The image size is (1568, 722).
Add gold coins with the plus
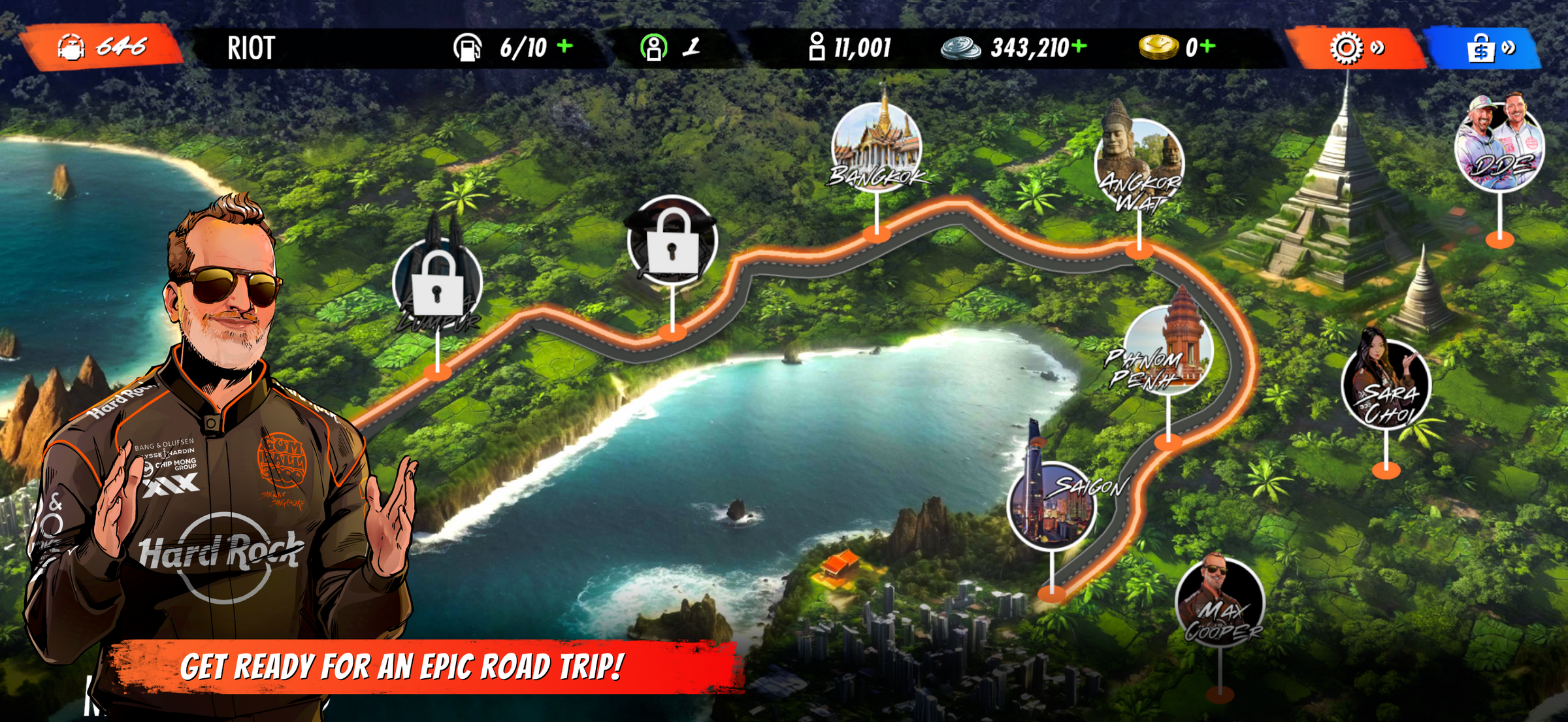(x=1208, y=46)
